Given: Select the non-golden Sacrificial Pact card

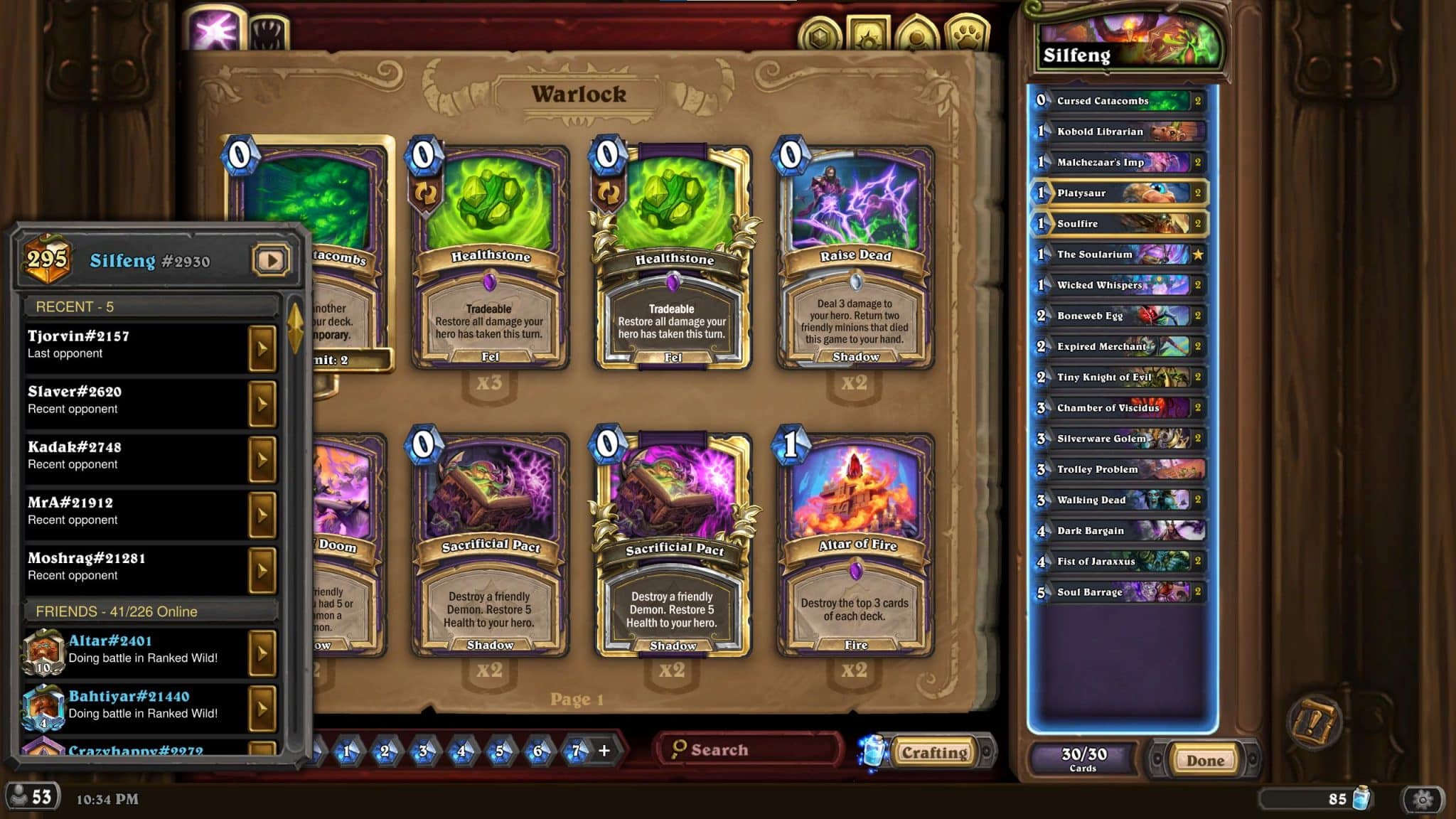Looking at the screenshot, I should pyautogui.click(x=491, y=547).
